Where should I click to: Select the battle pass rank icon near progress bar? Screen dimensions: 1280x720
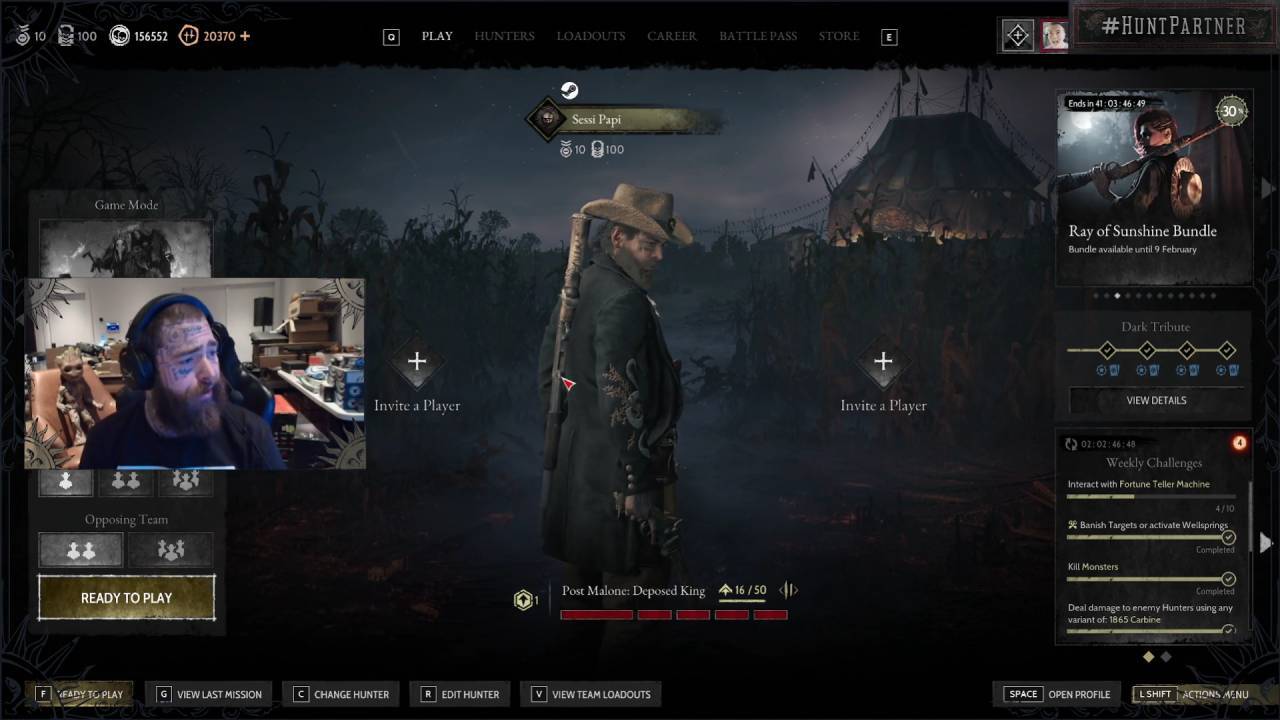[x=524, y=599]
